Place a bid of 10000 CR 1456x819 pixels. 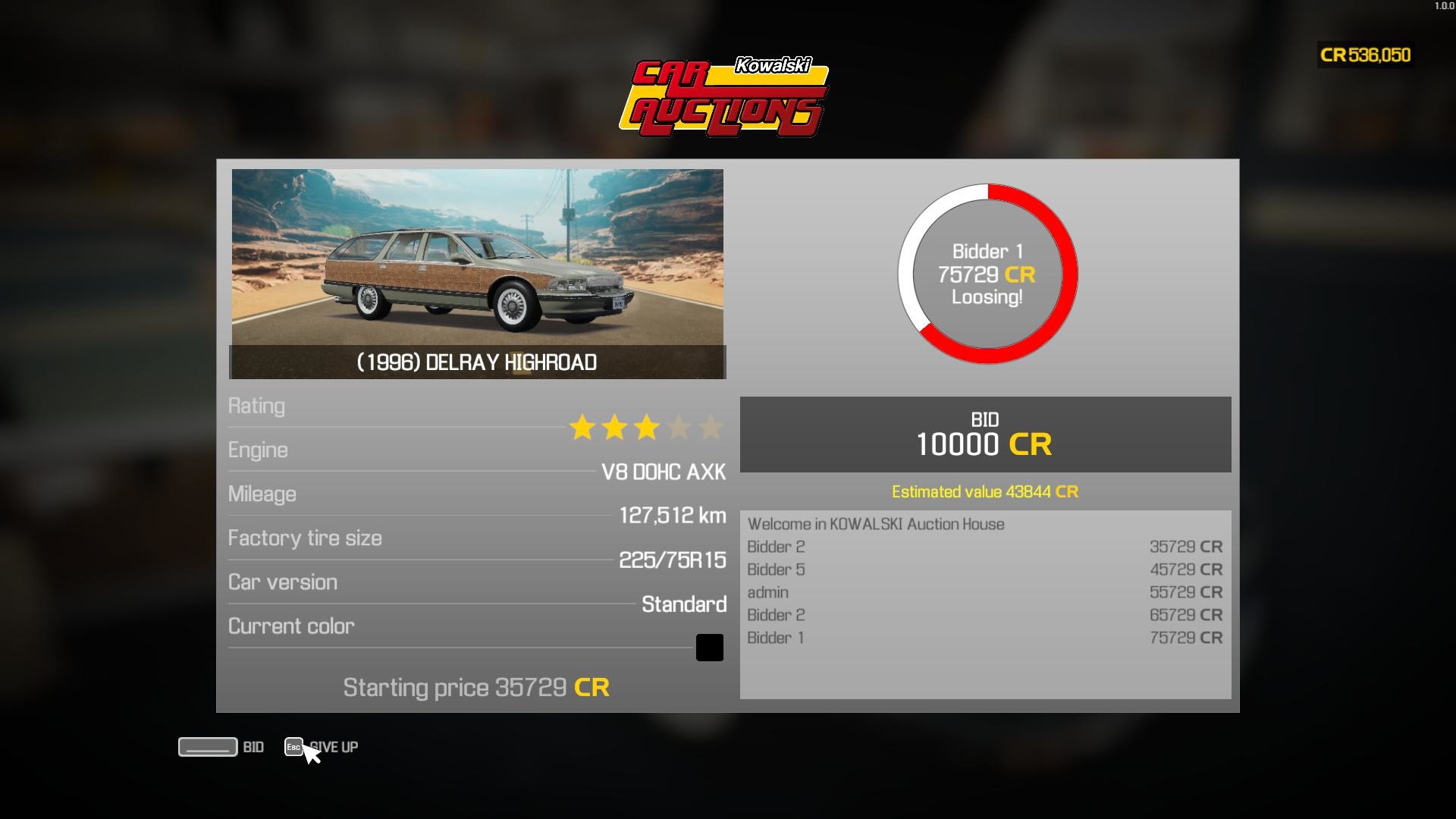[985, 434]
